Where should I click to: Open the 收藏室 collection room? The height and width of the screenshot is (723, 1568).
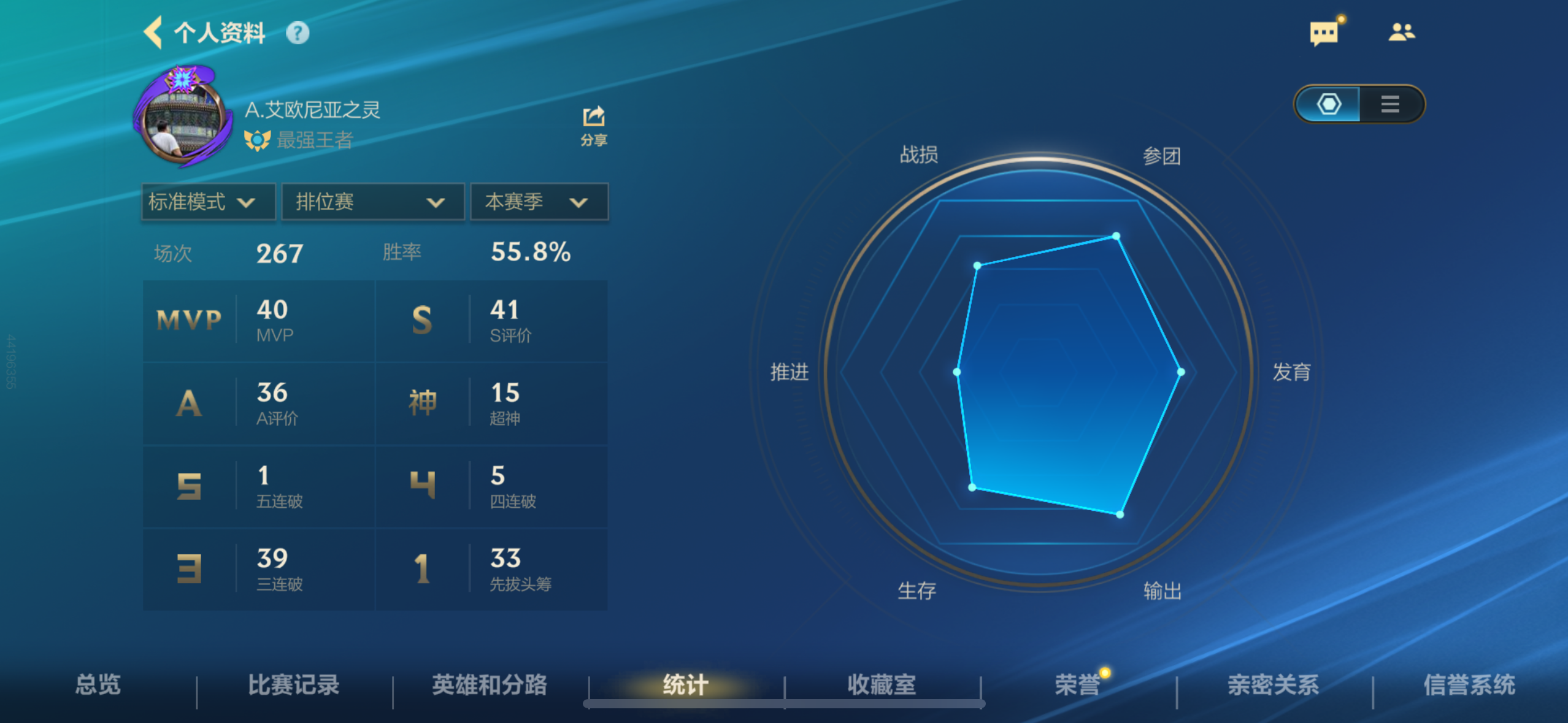(880, 685)
